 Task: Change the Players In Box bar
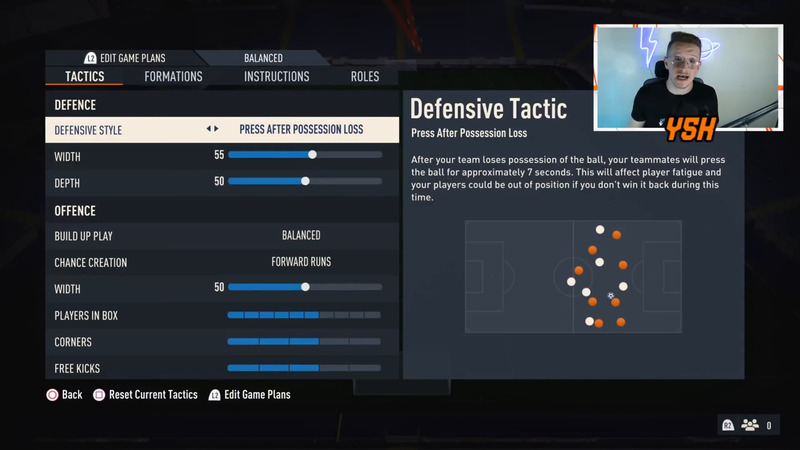(304, 315)
